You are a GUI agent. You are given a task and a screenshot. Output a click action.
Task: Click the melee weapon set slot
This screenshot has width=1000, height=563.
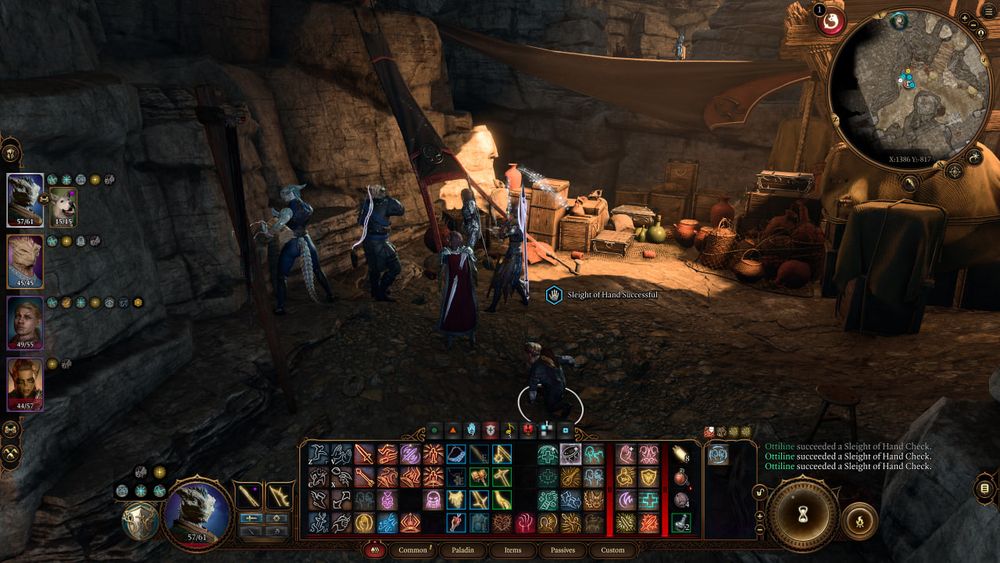point(249,495)
